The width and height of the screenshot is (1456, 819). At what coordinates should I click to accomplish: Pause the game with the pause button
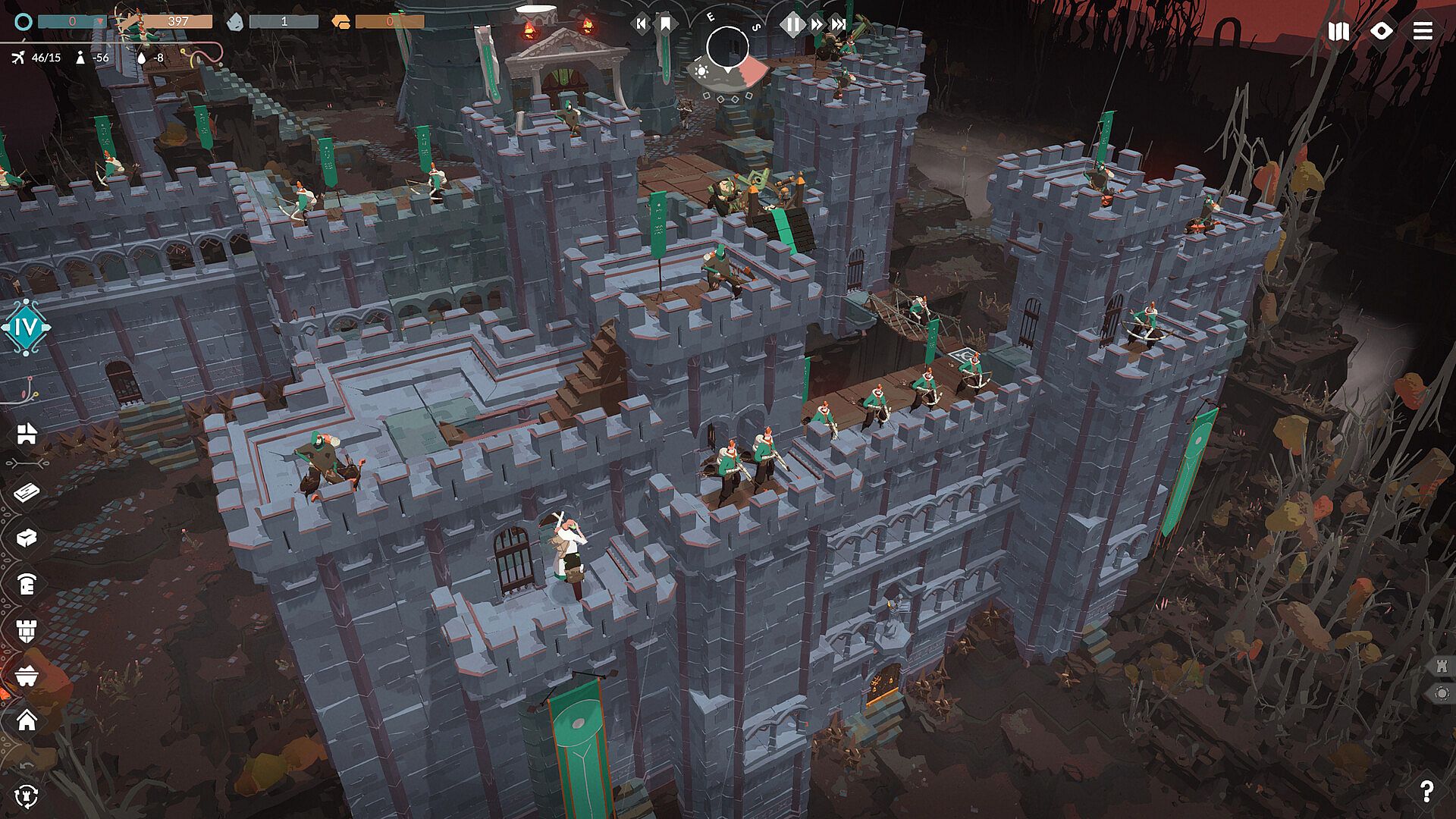click(792, 25)
